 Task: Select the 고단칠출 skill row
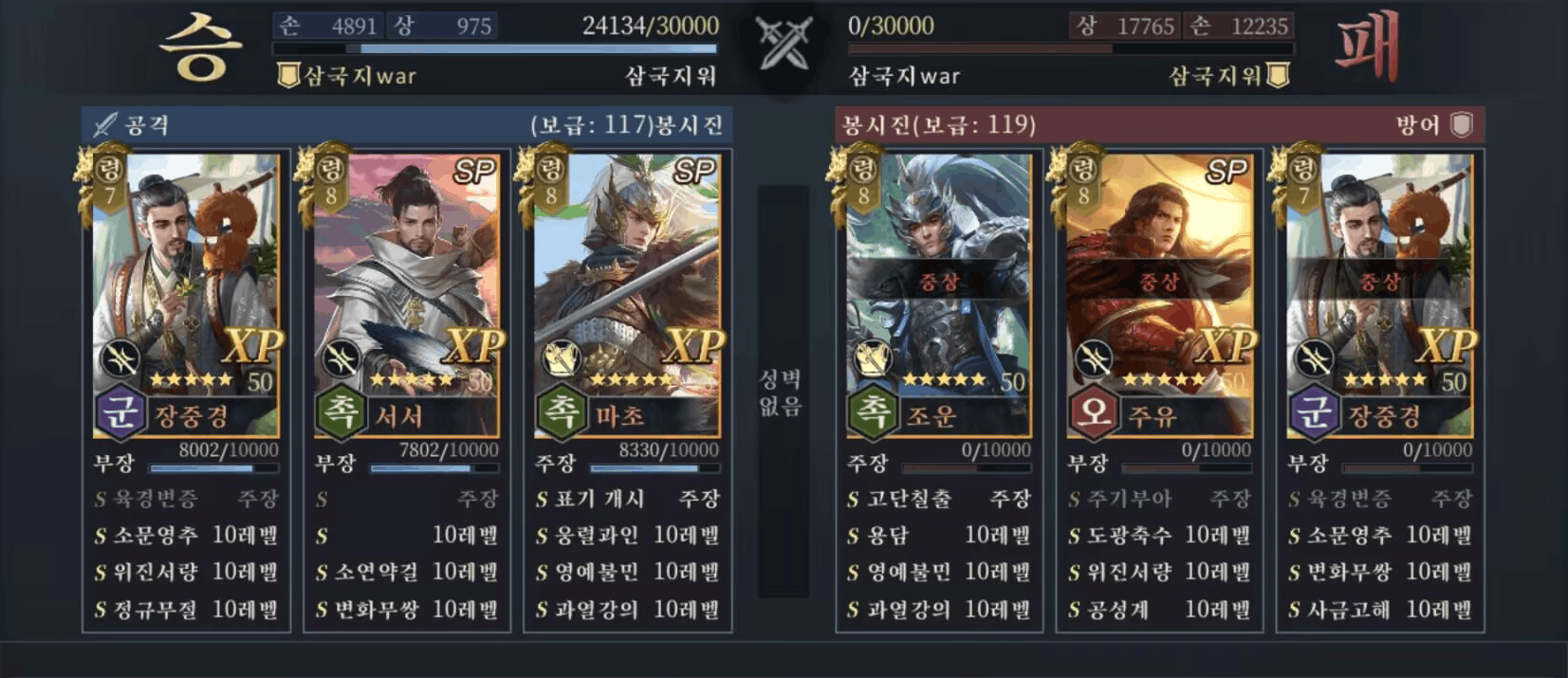937,500
